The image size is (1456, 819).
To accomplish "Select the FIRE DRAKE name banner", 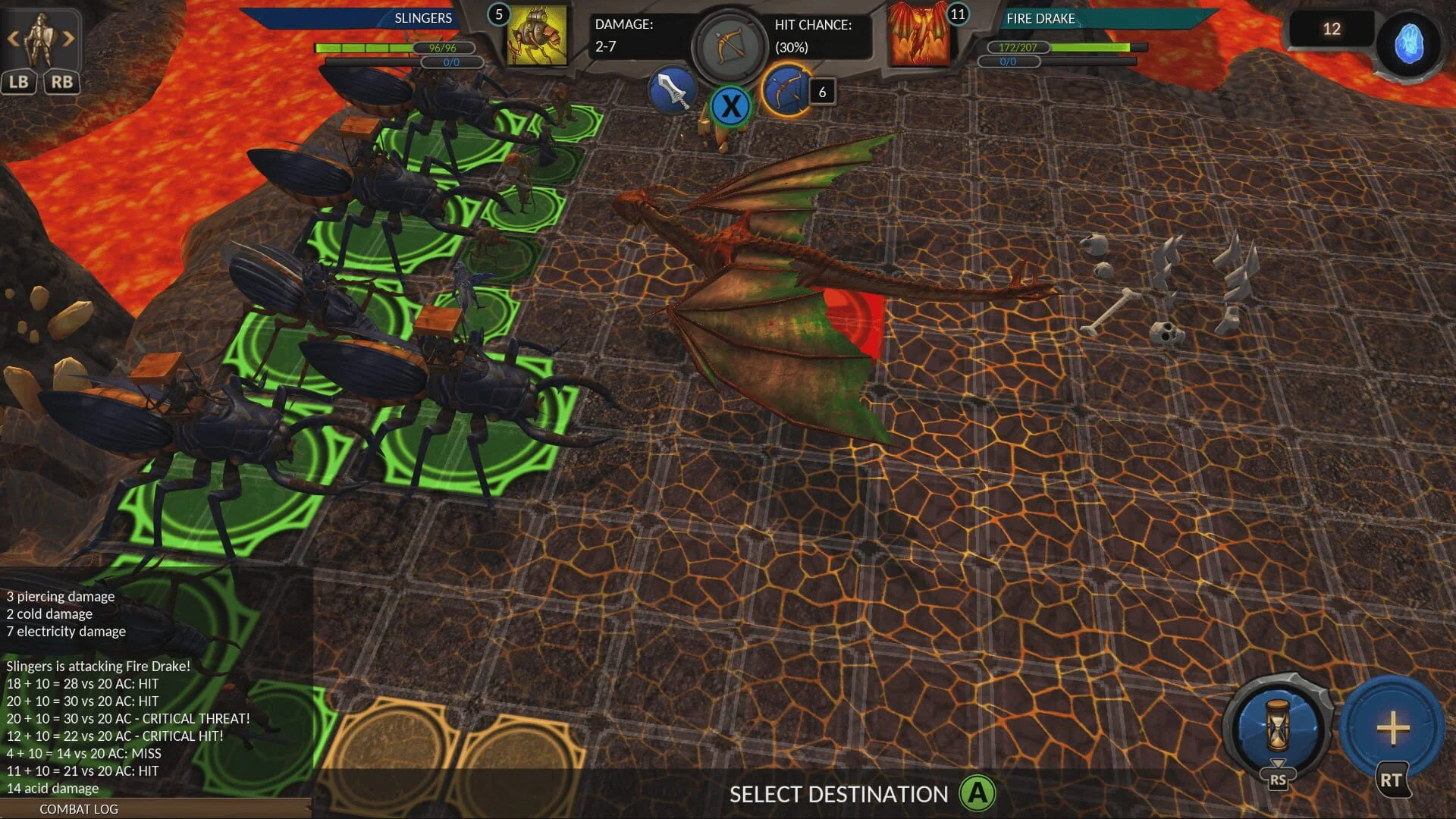I will click(1040, 18).
